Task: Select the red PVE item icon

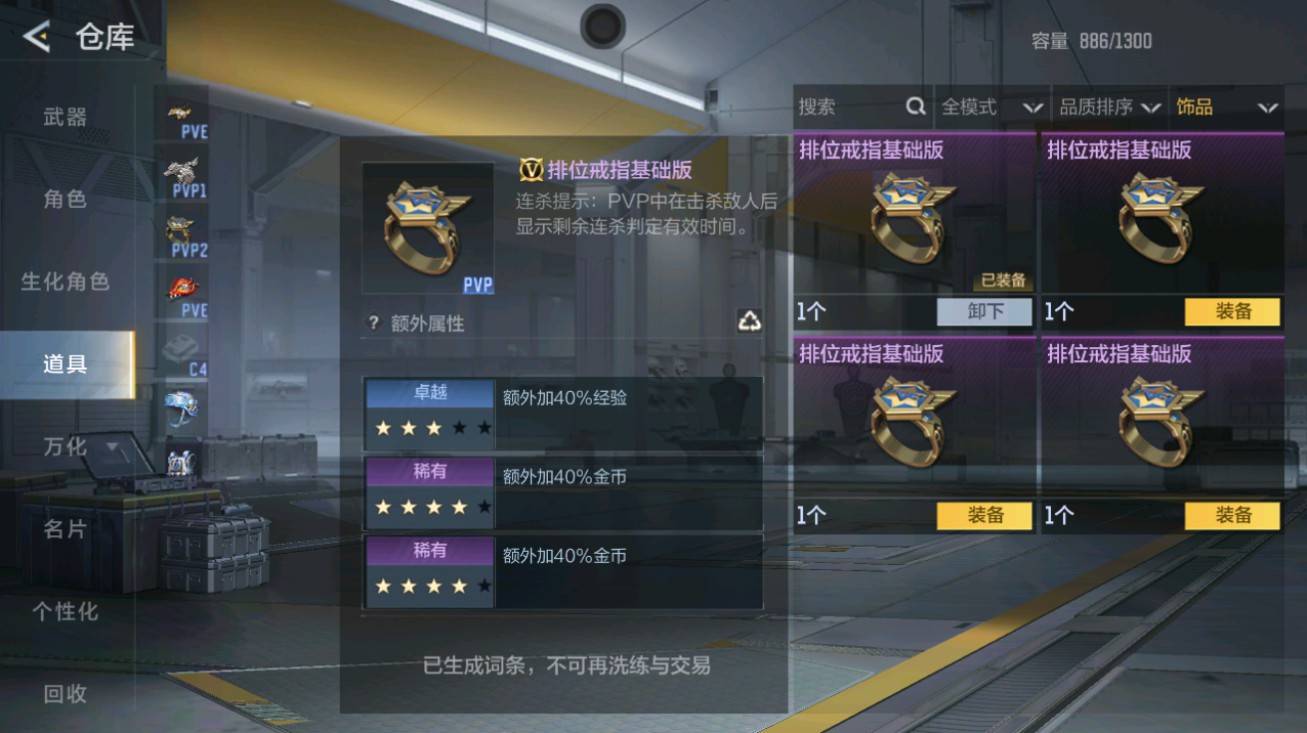Action: click(x=183, y=288)
